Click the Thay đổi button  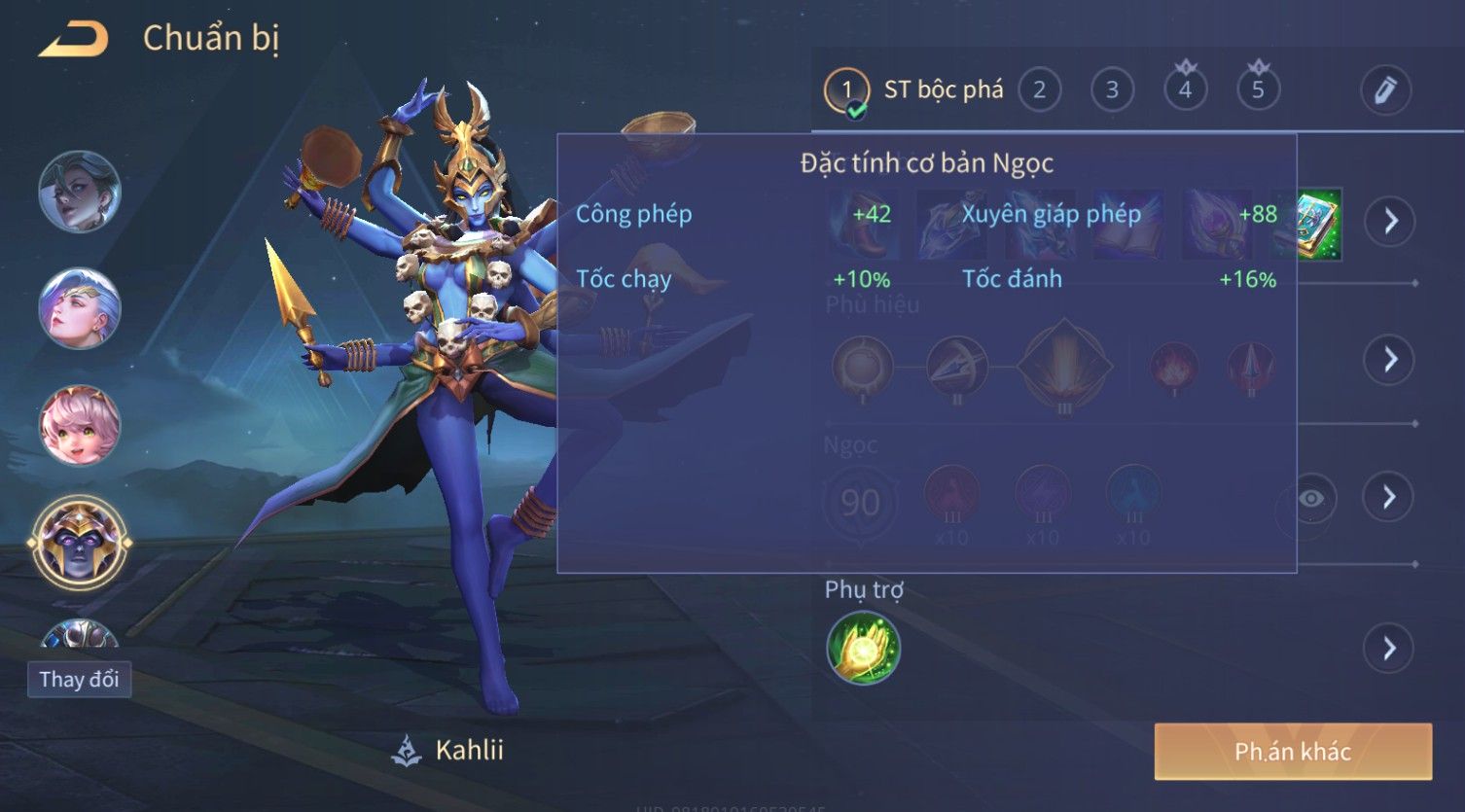click(x=79, y=679)
